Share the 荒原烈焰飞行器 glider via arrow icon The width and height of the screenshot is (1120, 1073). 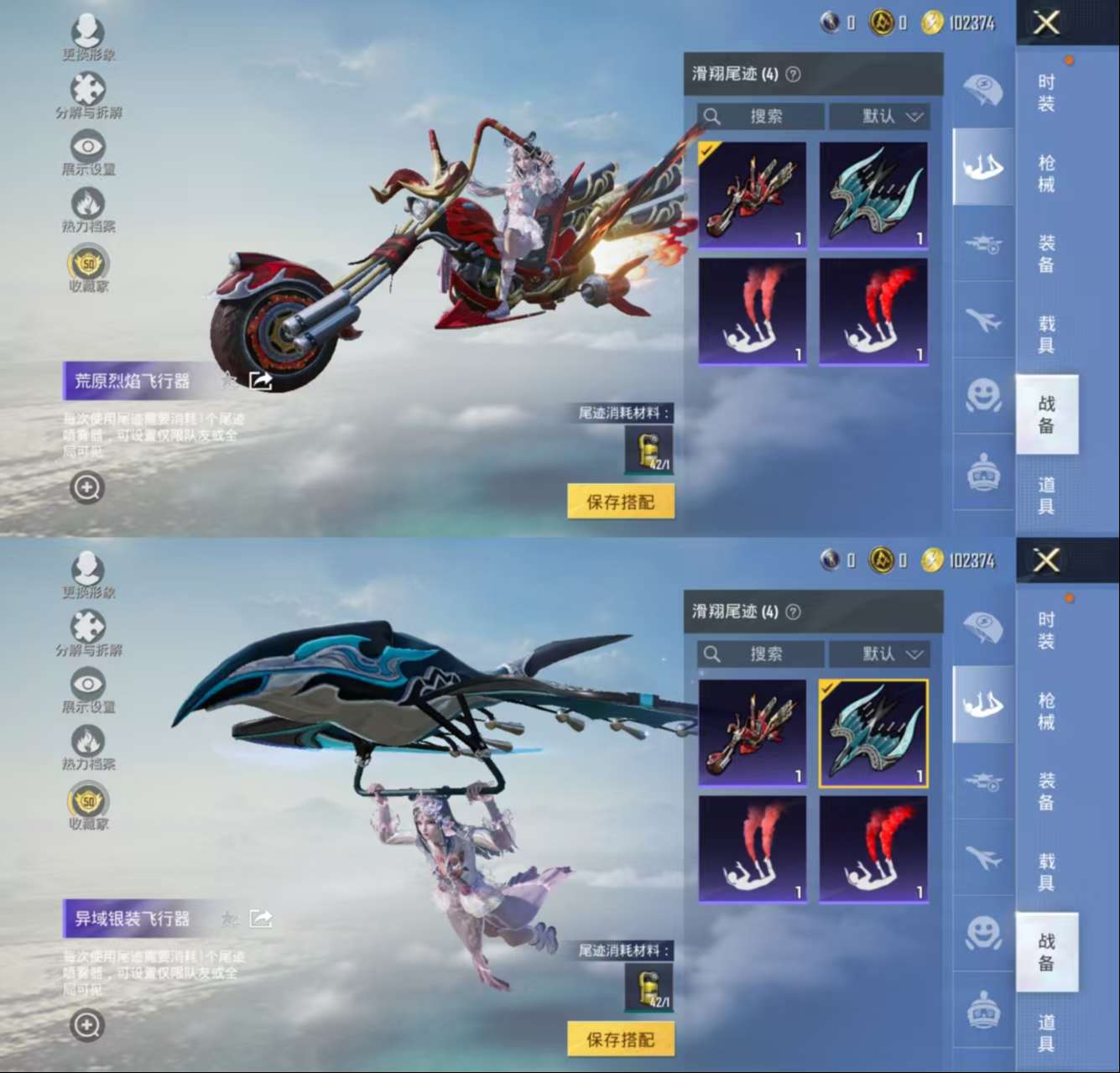[261, 382]
